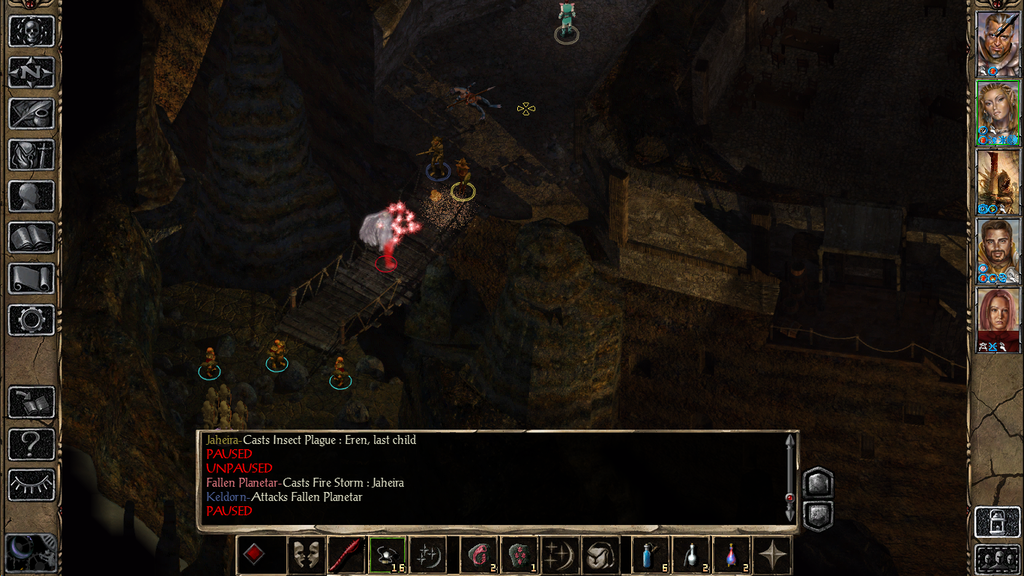Click the question mark help button
This screenshot has width=1024, height=576.
click(x=31, y=443)
